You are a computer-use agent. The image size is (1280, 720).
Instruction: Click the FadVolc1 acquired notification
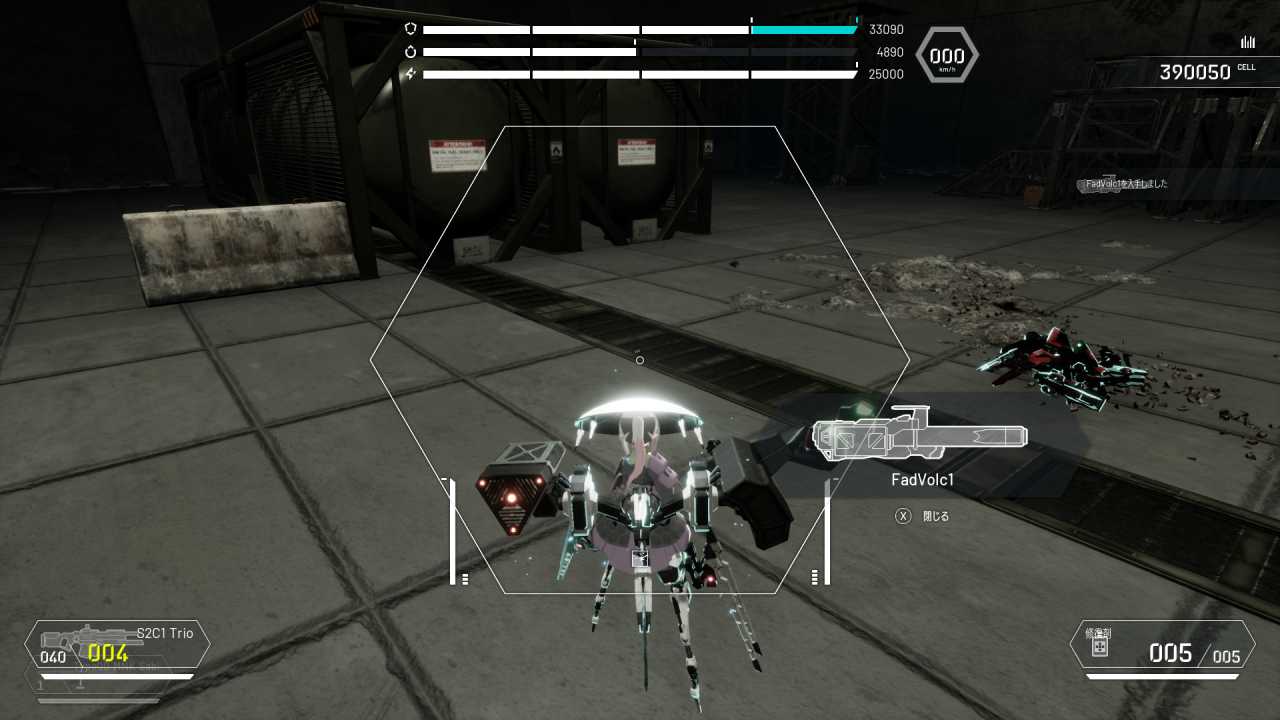point(1126,184)
